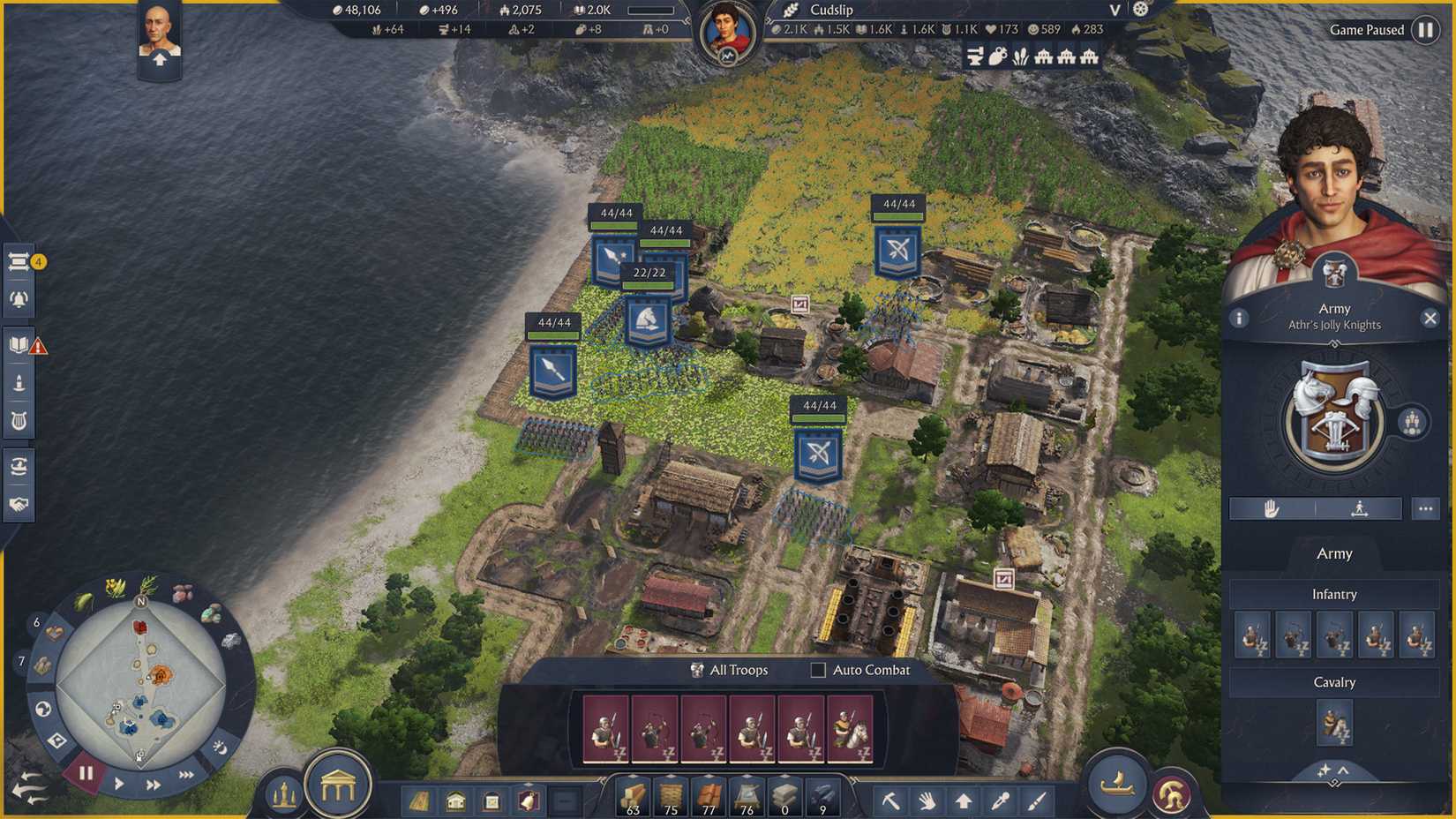Click the All Troops button
This screenshot has width=1456, height=819.
click(731, 670)
